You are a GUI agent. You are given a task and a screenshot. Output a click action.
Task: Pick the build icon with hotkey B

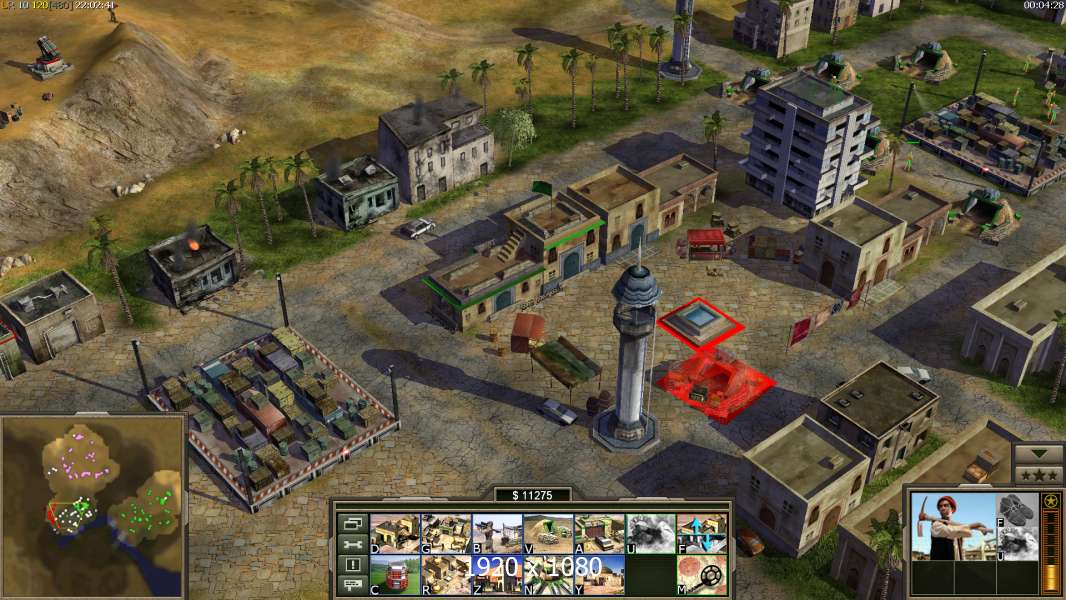497,533
